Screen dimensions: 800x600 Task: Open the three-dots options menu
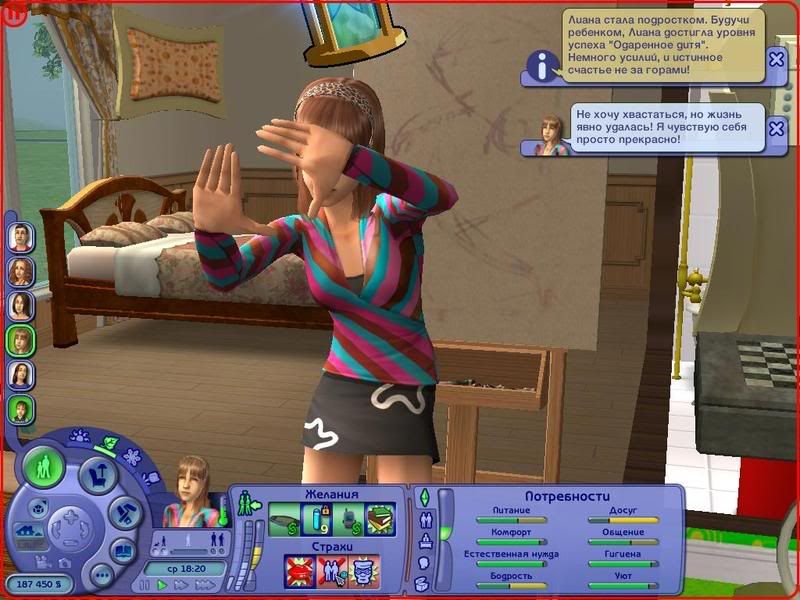coord(101,575)
